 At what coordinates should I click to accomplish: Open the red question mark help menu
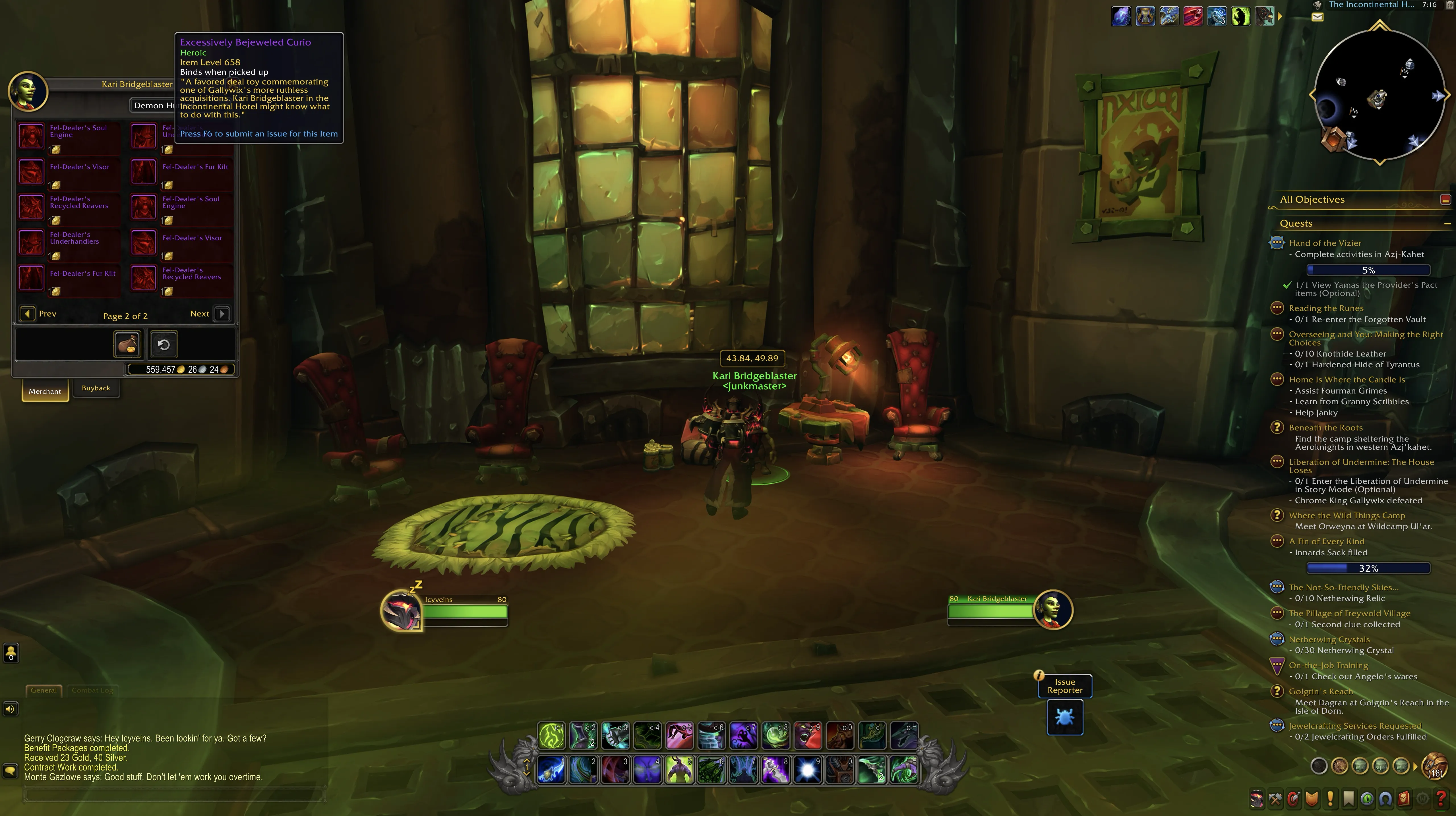coord(1441,799)
